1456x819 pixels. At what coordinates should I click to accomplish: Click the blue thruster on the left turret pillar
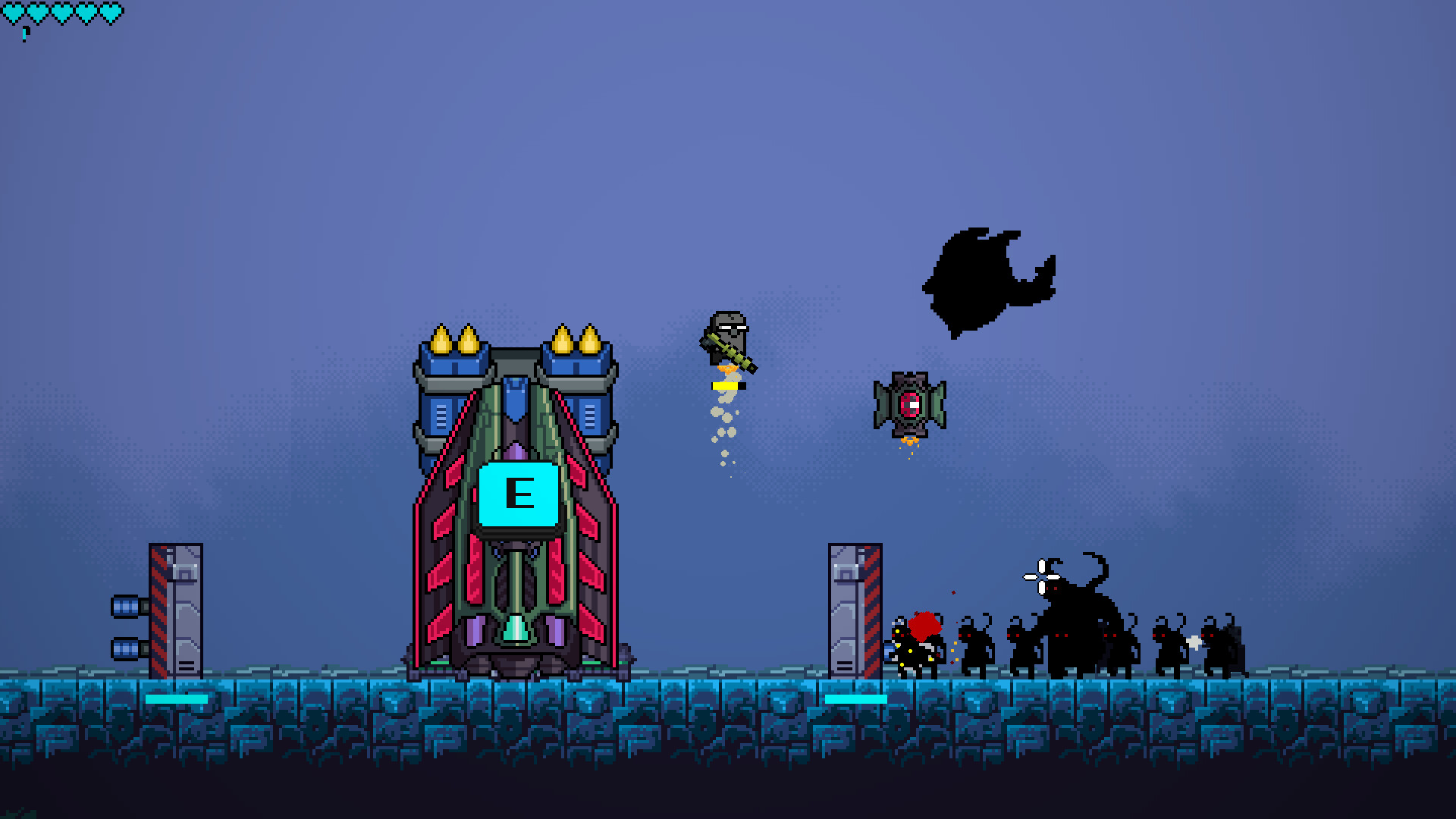(x=125, y=607)
